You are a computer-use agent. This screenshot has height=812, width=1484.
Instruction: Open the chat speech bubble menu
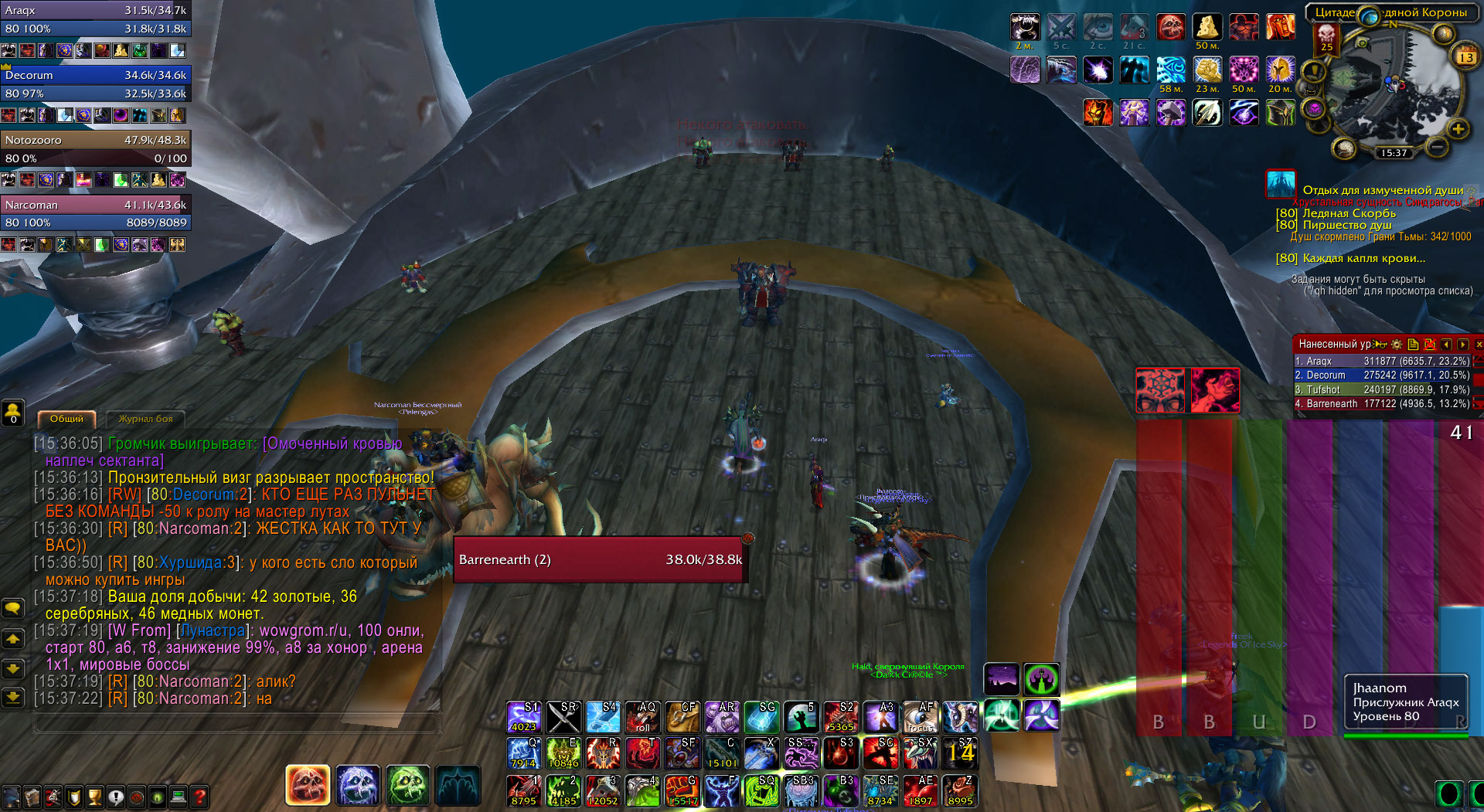13,609
